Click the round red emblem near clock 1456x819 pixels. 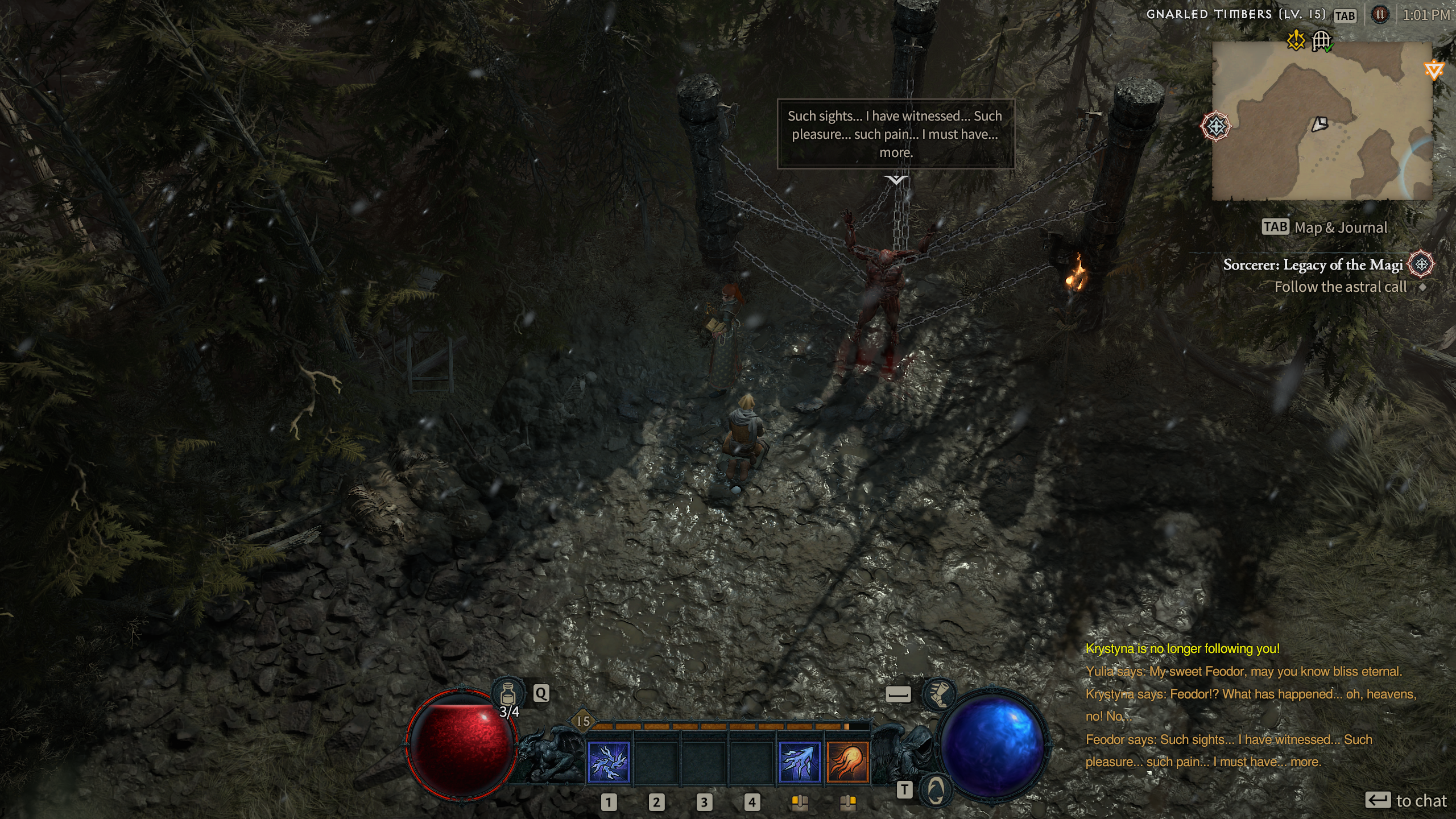coord(1380,15)
